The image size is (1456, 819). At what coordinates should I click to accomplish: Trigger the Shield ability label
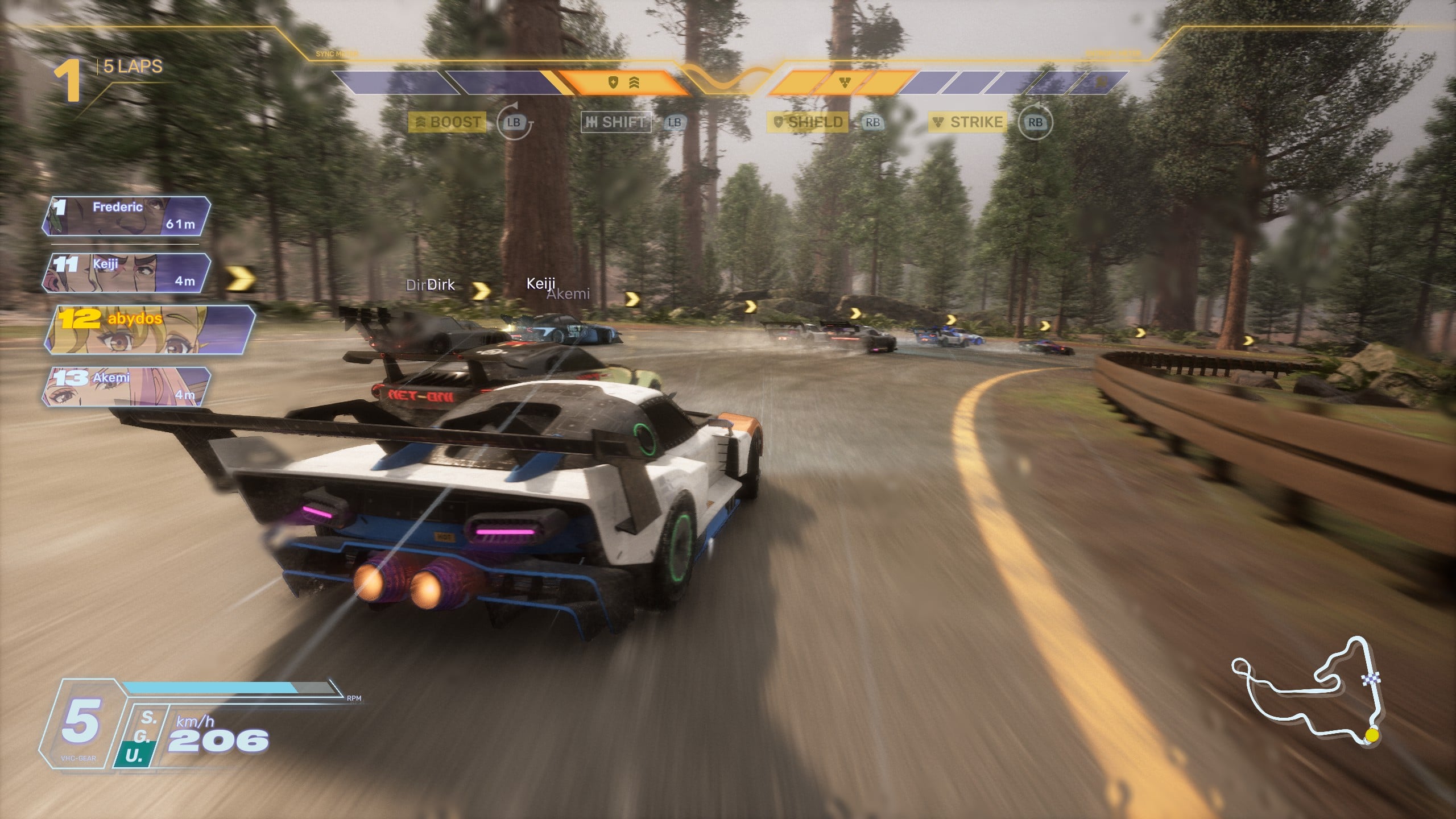click(808, 122)
